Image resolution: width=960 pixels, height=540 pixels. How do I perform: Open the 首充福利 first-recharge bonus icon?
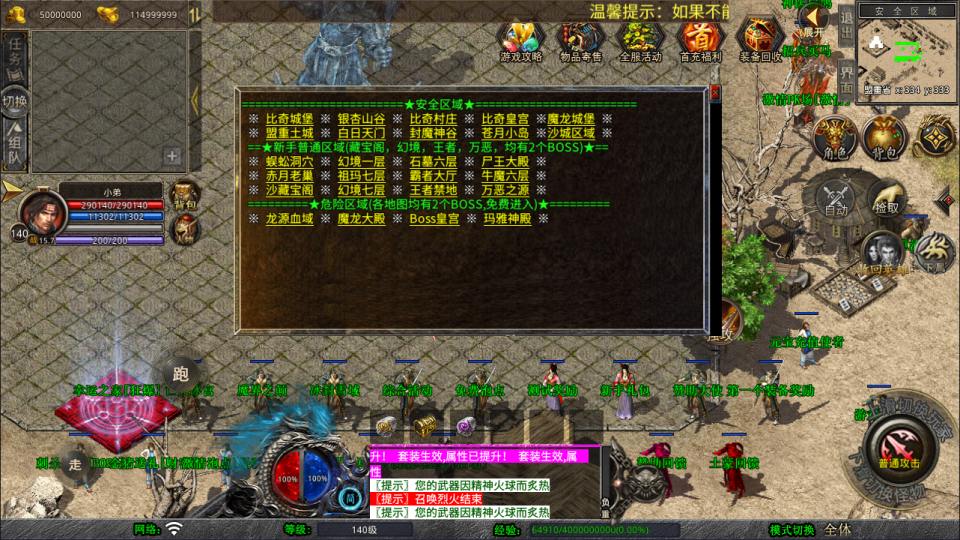(701, 38)
